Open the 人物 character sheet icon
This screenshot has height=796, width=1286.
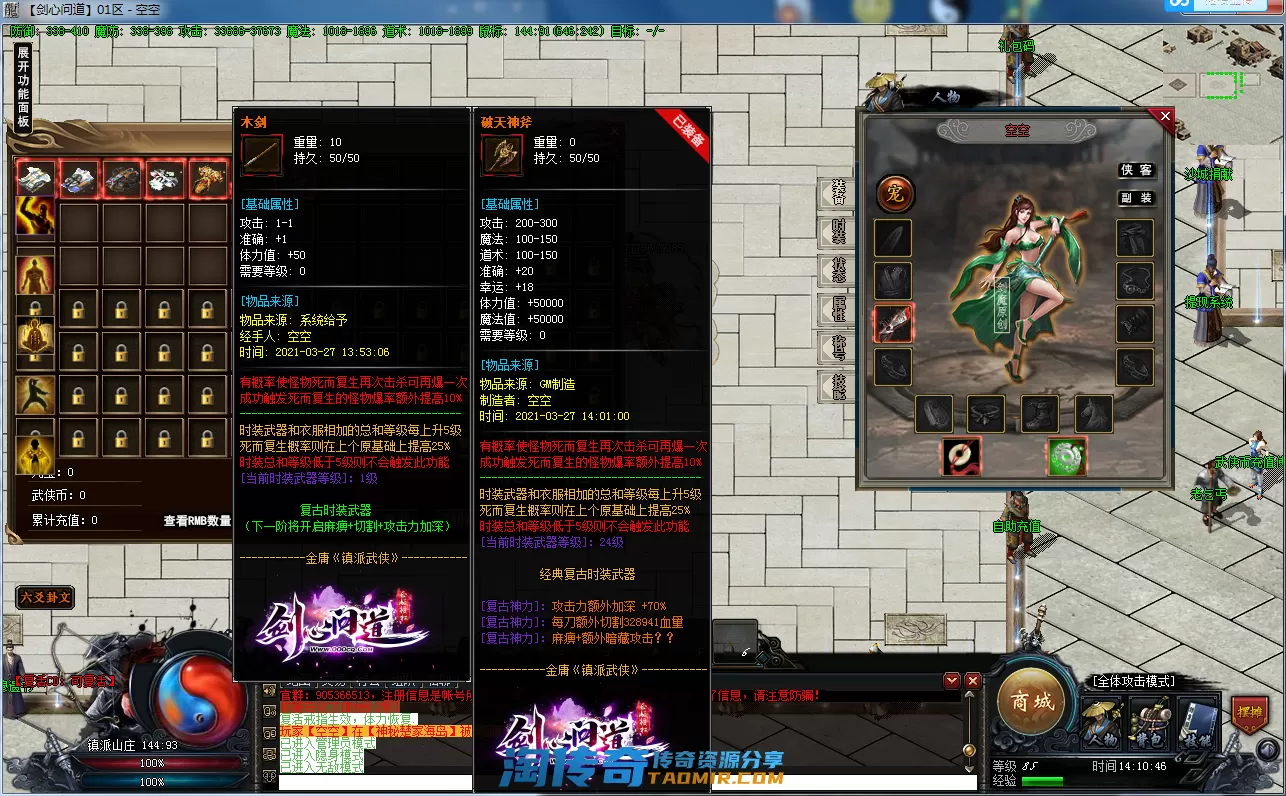pos(1101,723)
